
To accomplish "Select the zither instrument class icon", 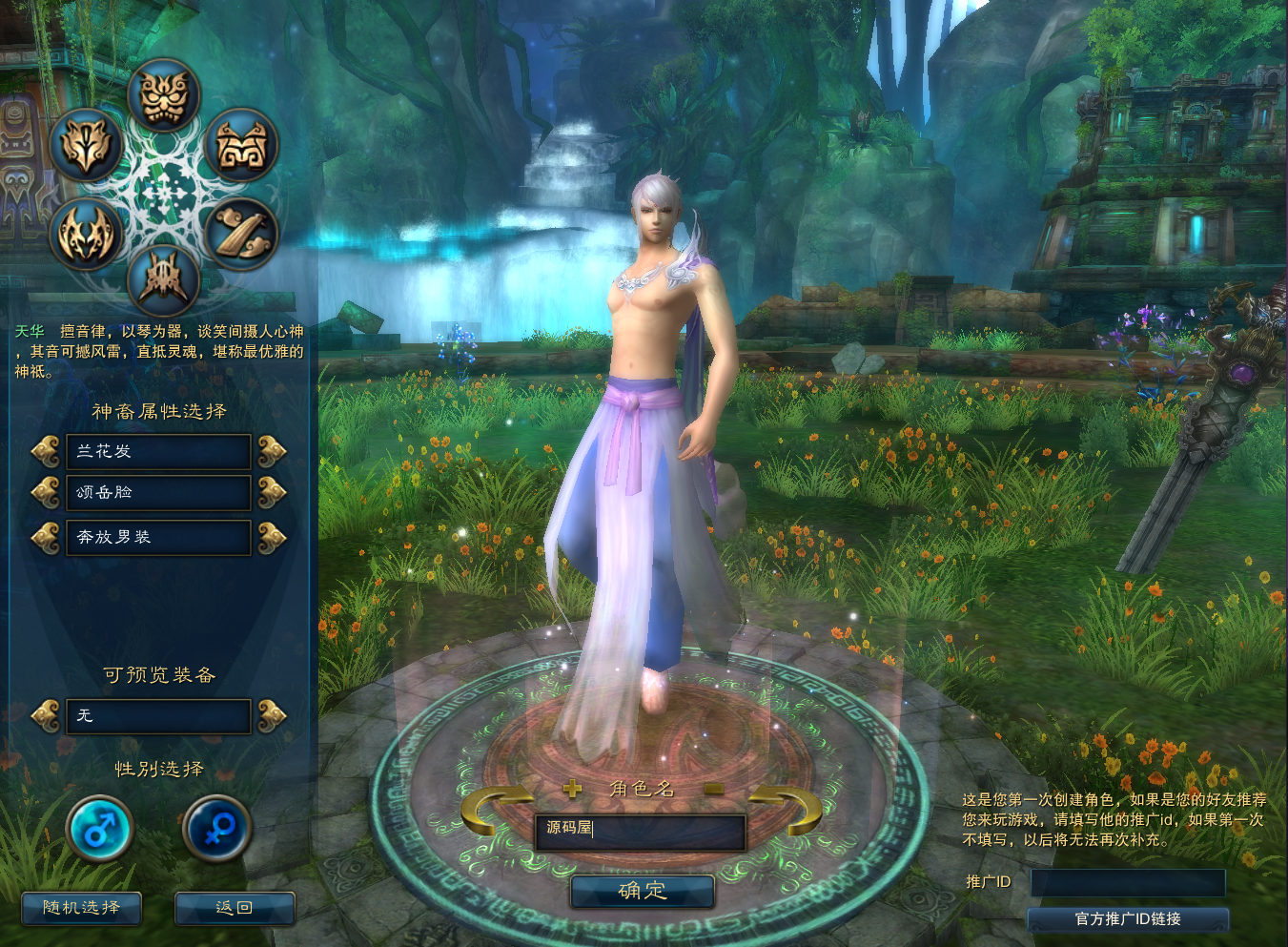I will click(241, 233).
